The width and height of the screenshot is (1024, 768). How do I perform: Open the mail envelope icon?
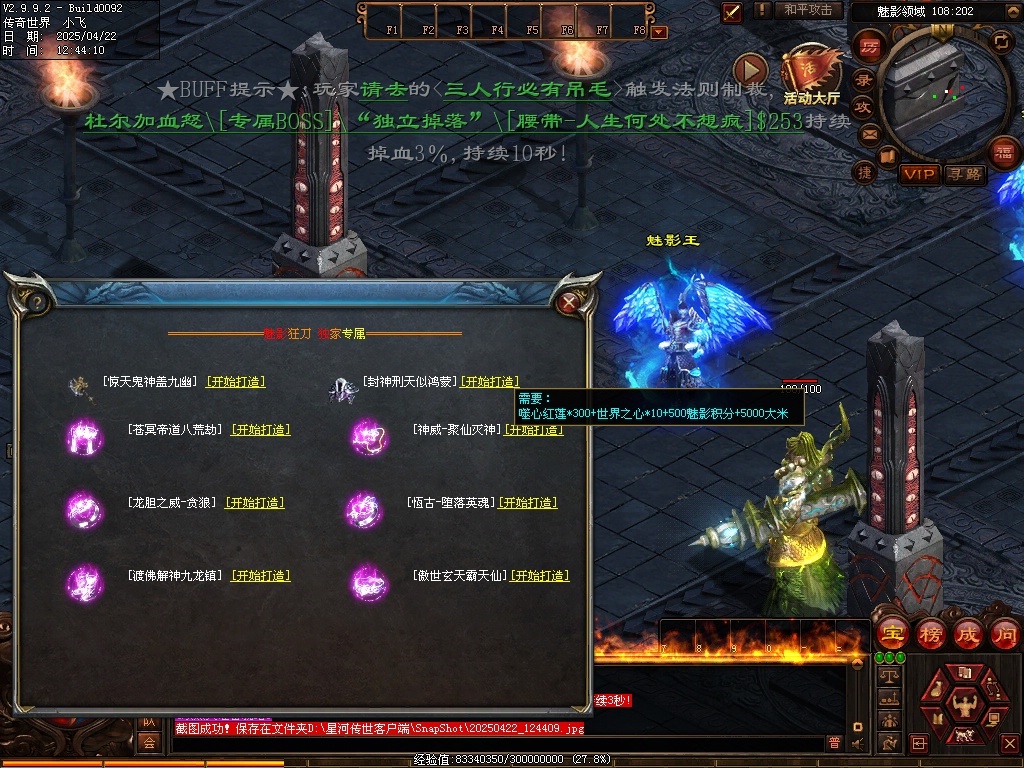coord(869,133)
